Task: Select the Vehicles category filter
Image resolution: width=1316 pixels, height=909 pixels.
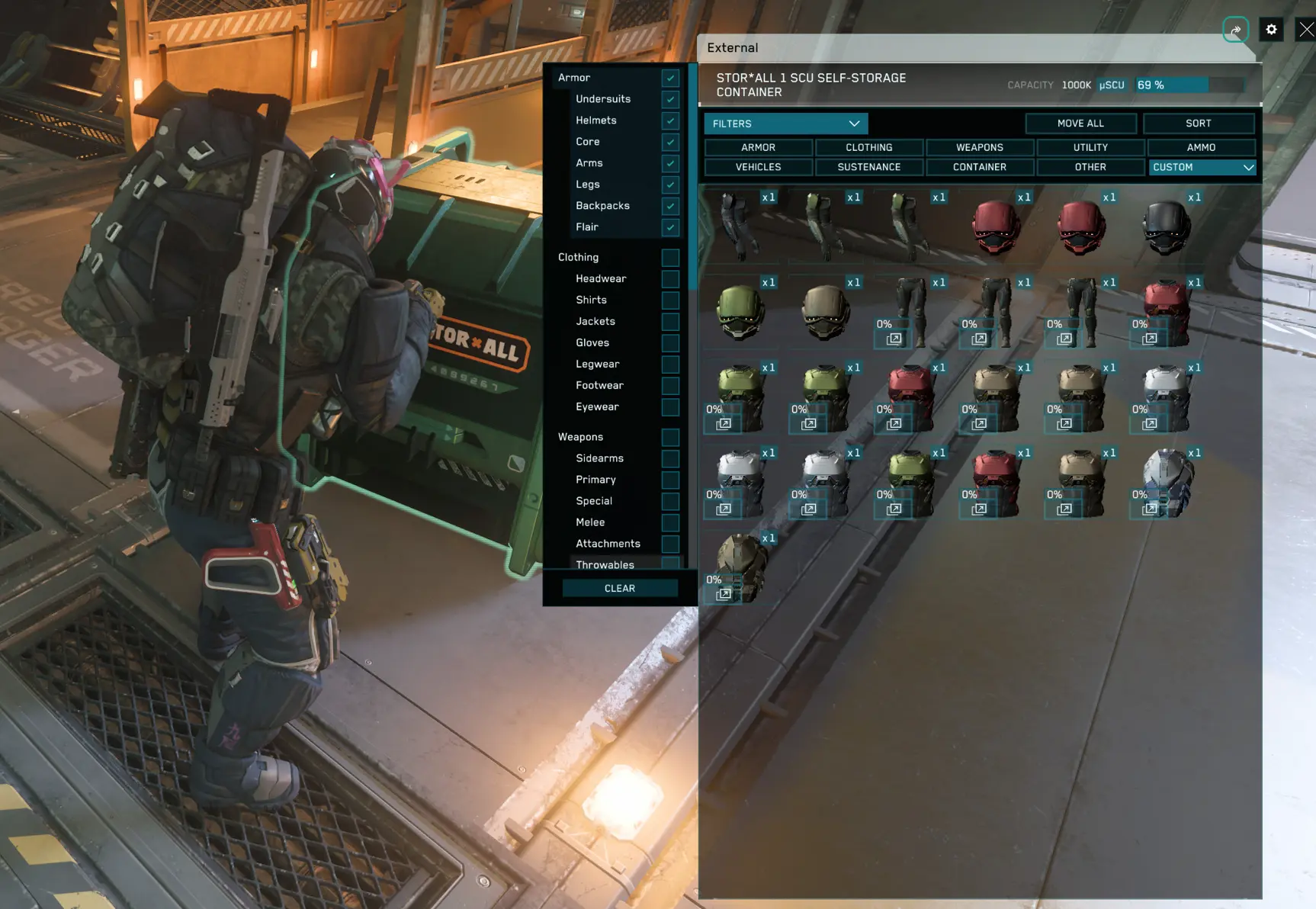Action: [x=758, y=167]
